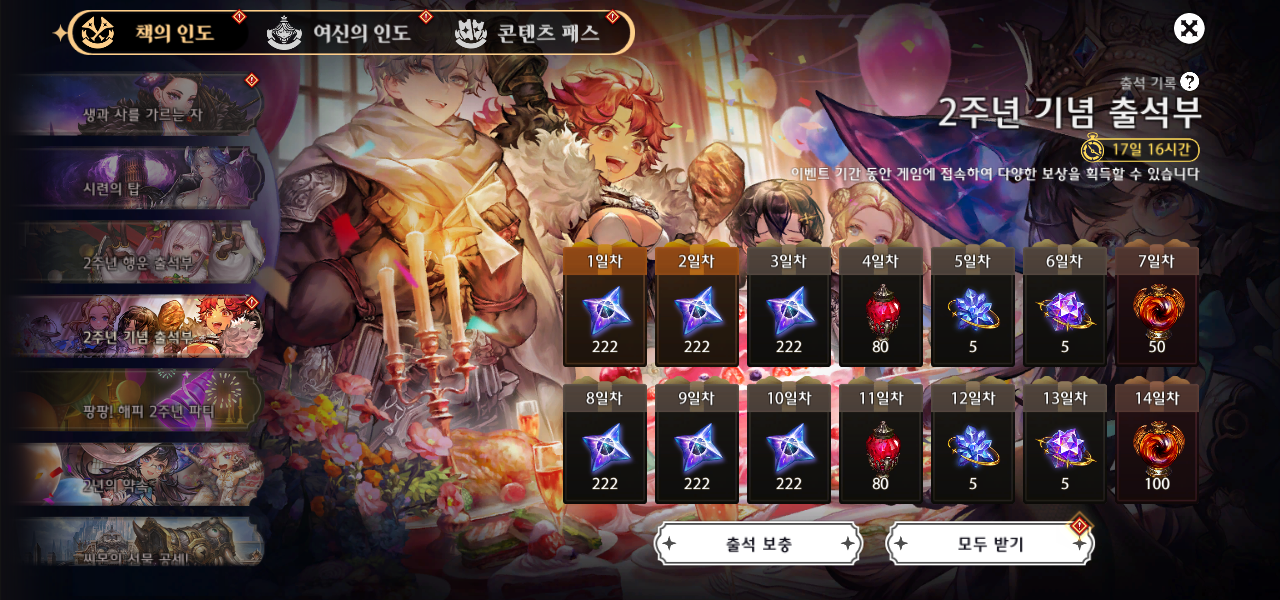Open the 출석 기록 help icon
Image resolution: width=1280 pixels, height=600 pixels.
(1189, 82)
